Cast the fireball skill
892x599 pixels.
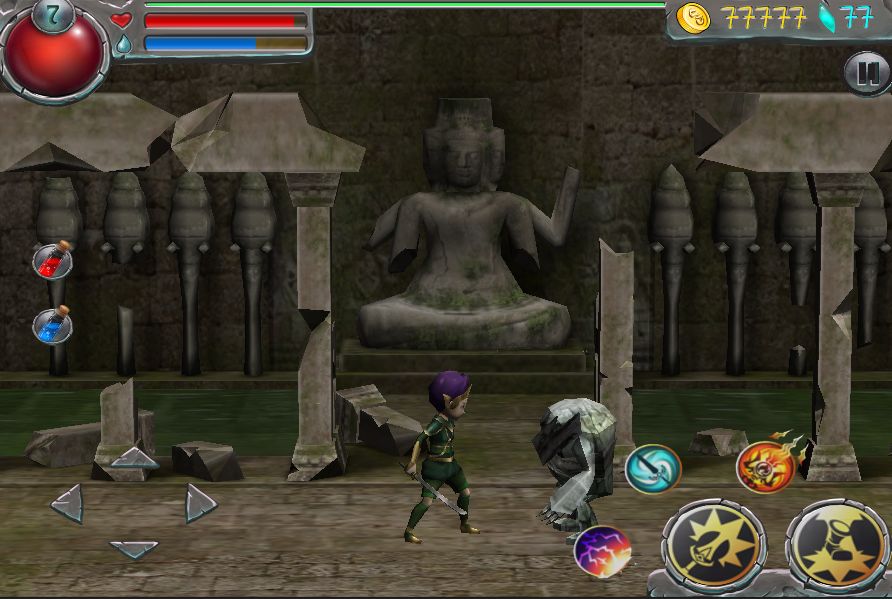765,466
